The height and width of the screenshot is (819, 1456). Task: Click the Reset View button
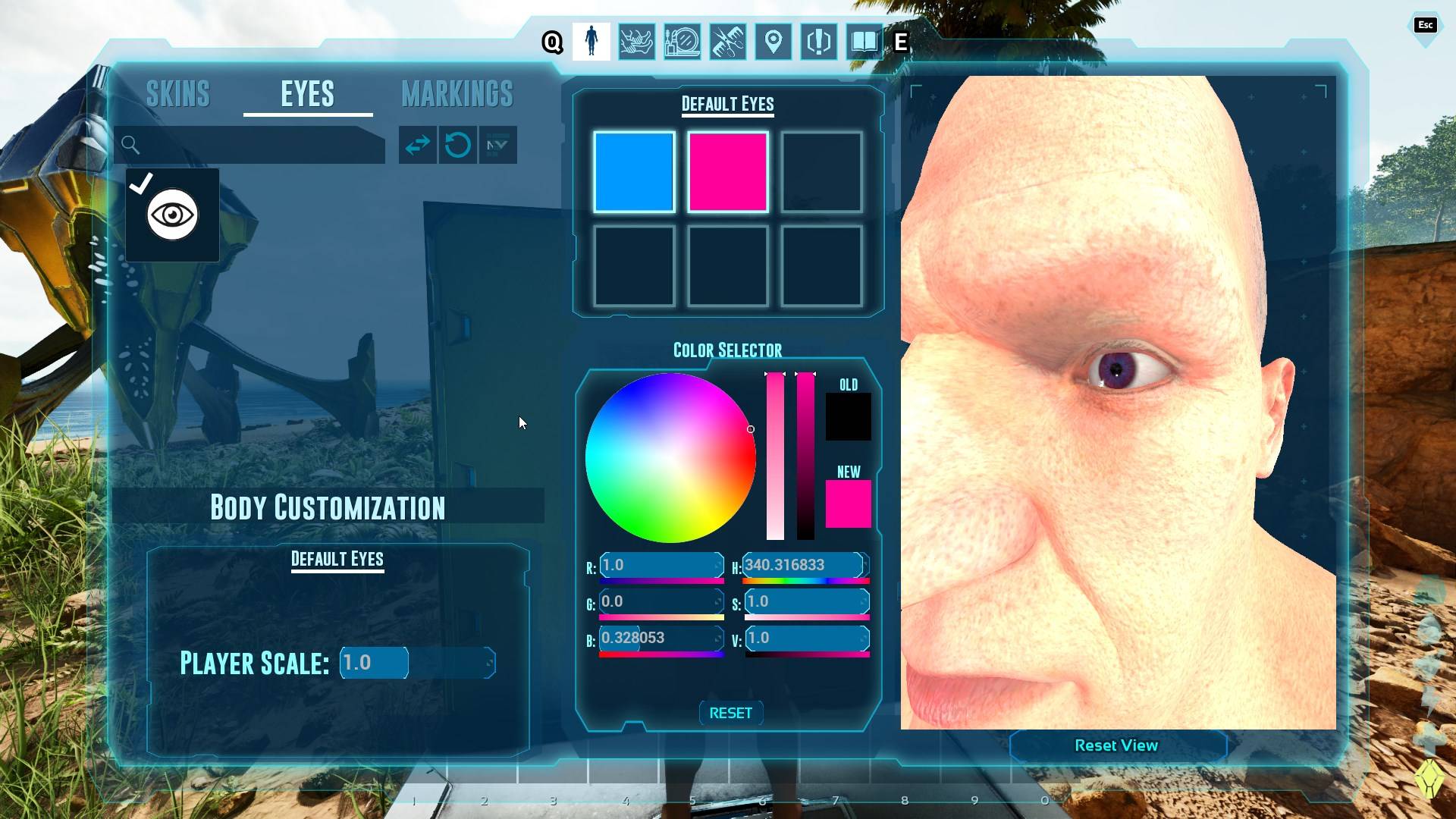[x=1116, y=745]
